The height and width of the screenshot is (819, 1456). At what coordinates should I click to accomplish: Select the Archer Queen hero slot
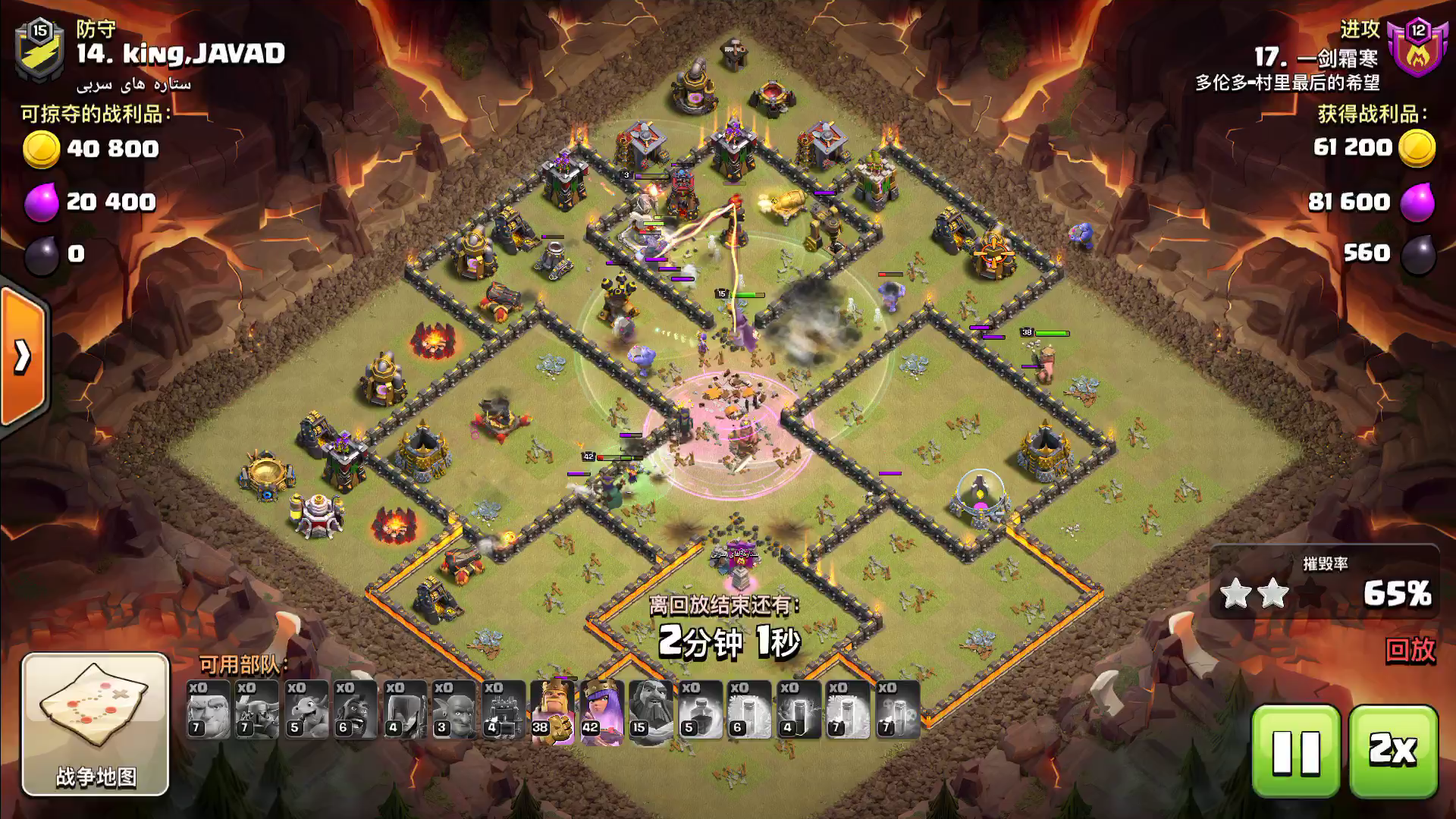pos(601,710)
